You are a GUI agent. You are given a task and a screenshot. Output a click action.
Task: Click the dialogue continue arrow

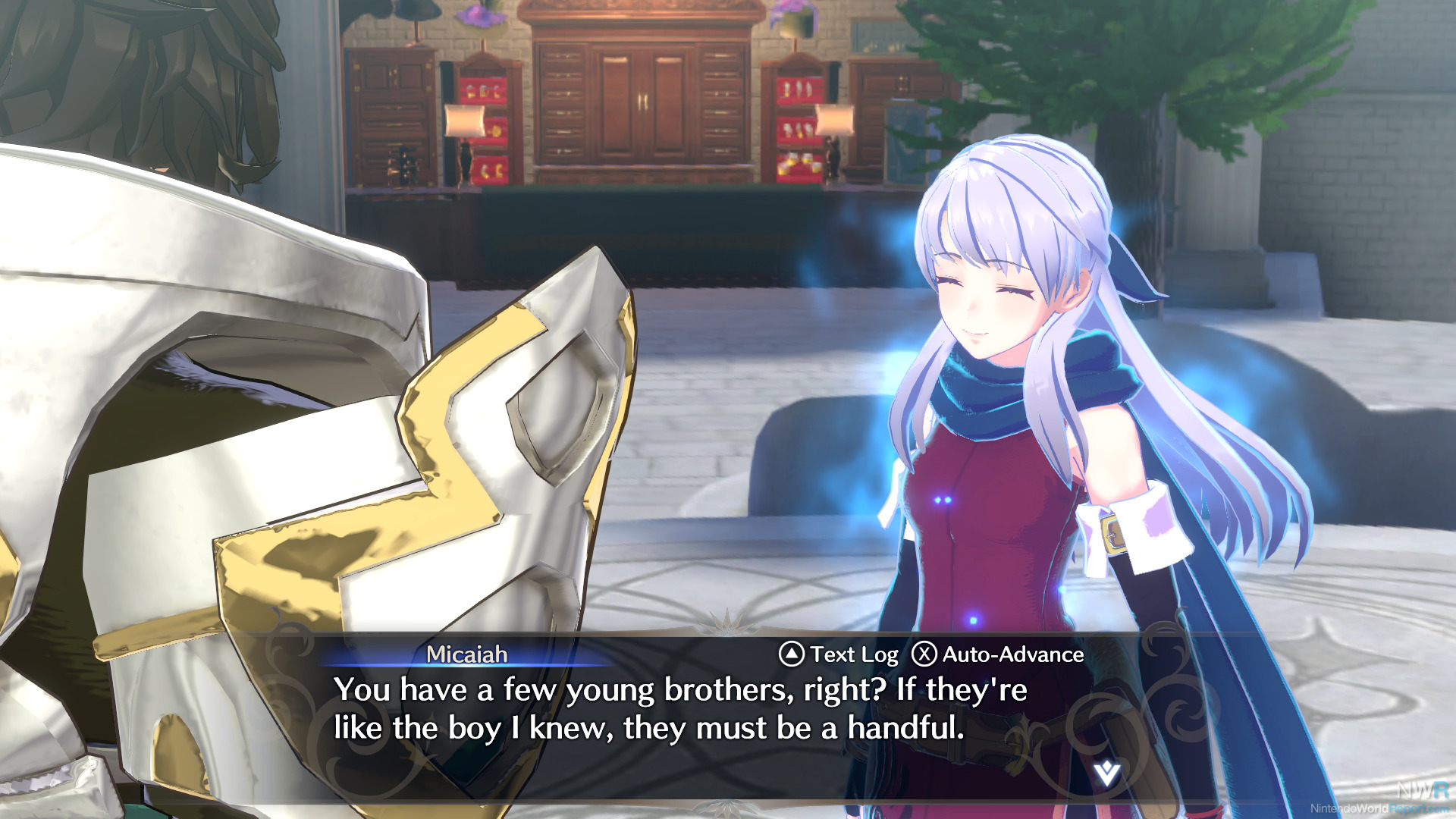coord(1106,773)
